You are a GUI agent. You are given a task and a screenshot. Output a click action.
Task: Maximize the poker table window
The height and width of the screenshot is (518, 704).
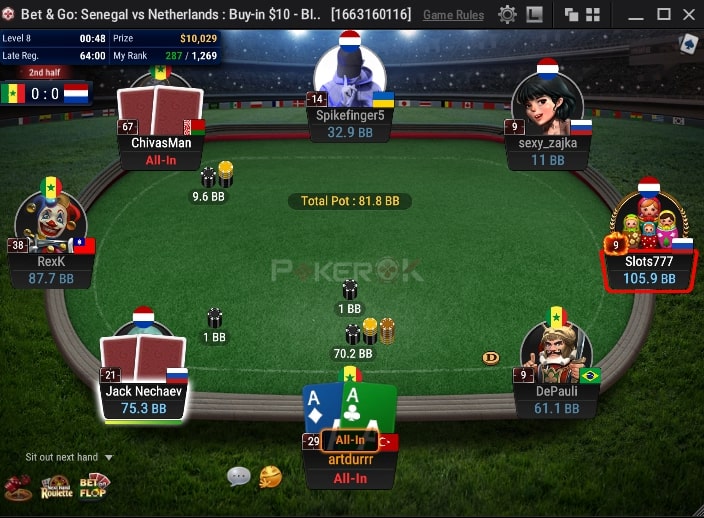(664, 15)
